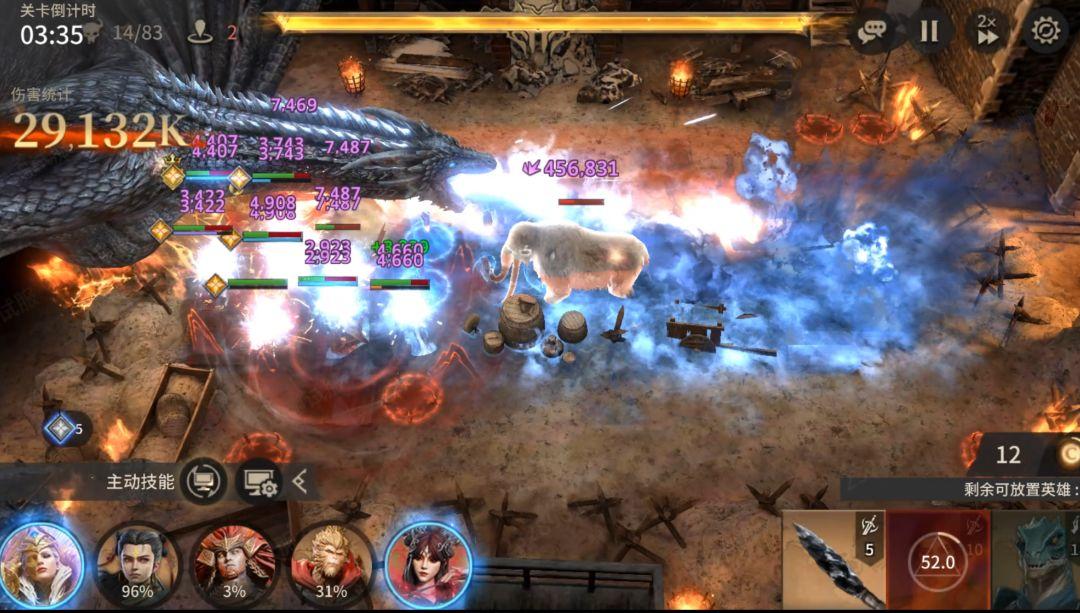Toggle the active skill auto-cast icon

tap(204, 482)
